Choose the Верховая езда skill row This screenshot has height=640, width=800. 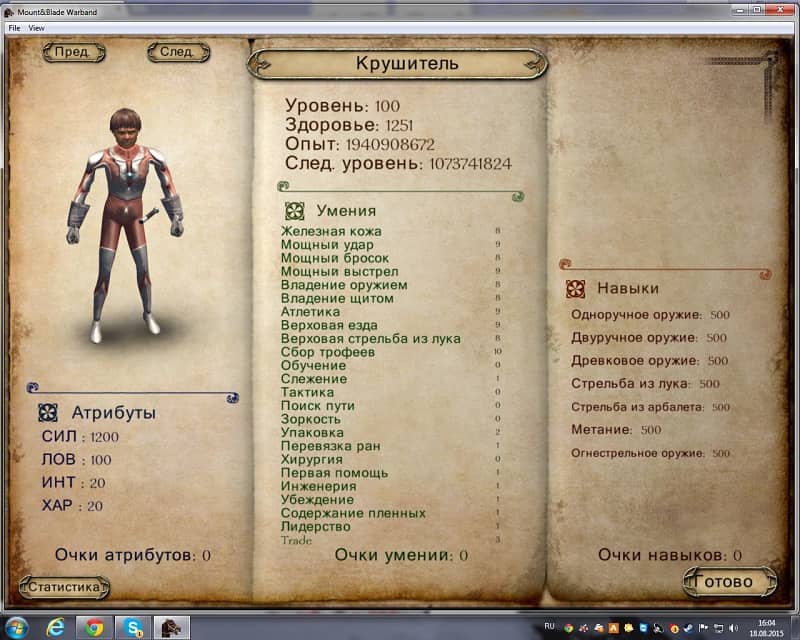pyautogui.click(x=330, y=325)
